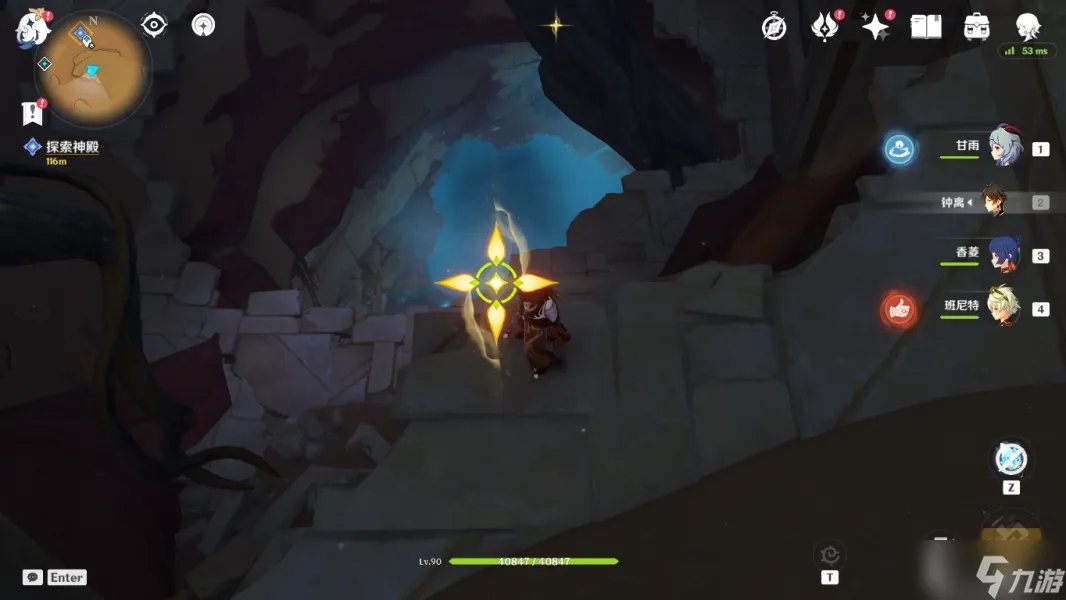
Task: Open the quest log icon under minimap
Action: (33, 112)
